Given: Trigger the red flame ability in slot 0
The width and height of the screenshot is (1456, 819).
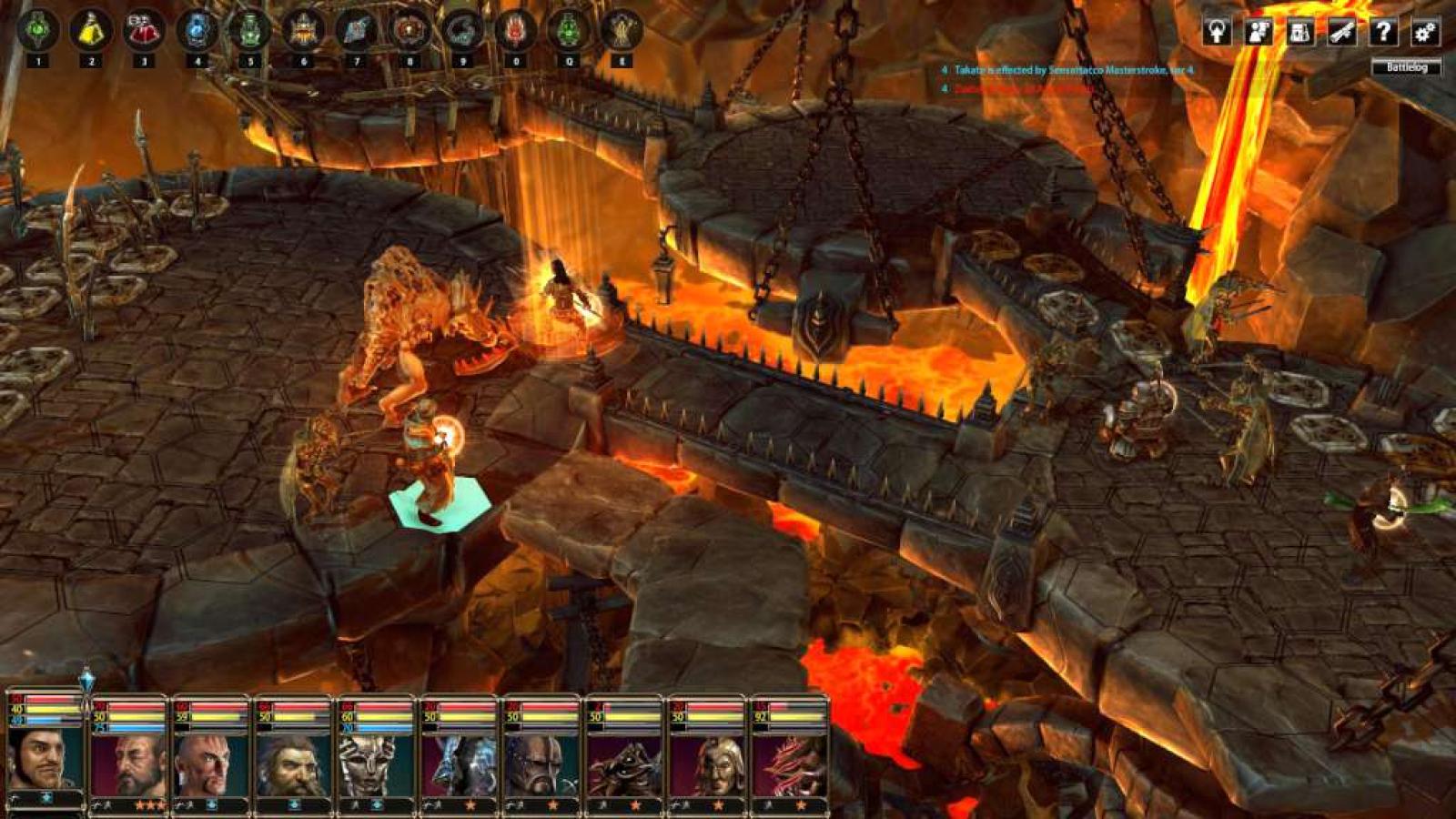Looking at the screenshot, I should pyautogui.click(x=516, y=30).
